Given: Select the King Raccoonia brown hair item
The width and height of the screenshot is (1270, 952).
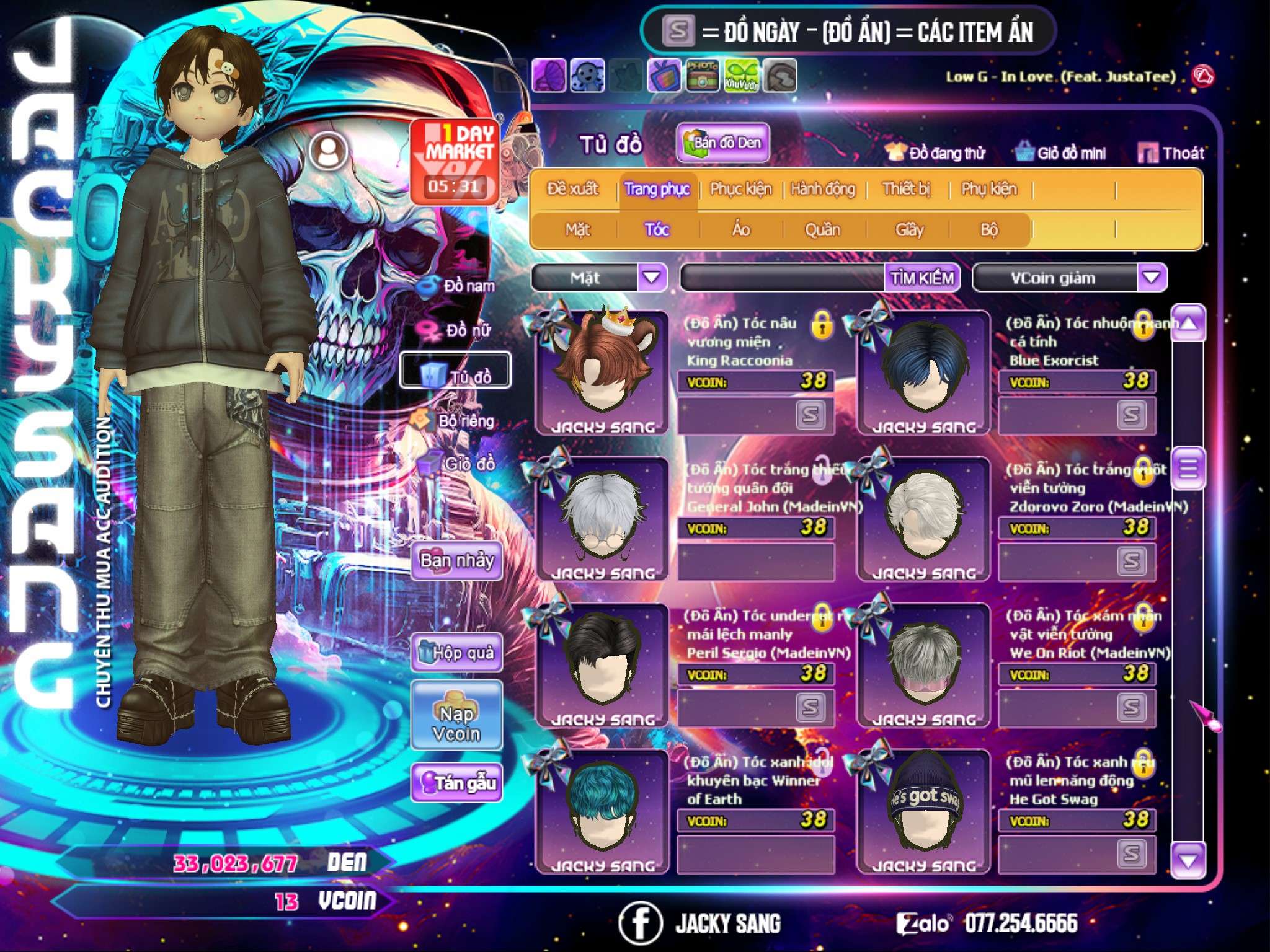Looking at the screenshot, I should coord(602,372).
